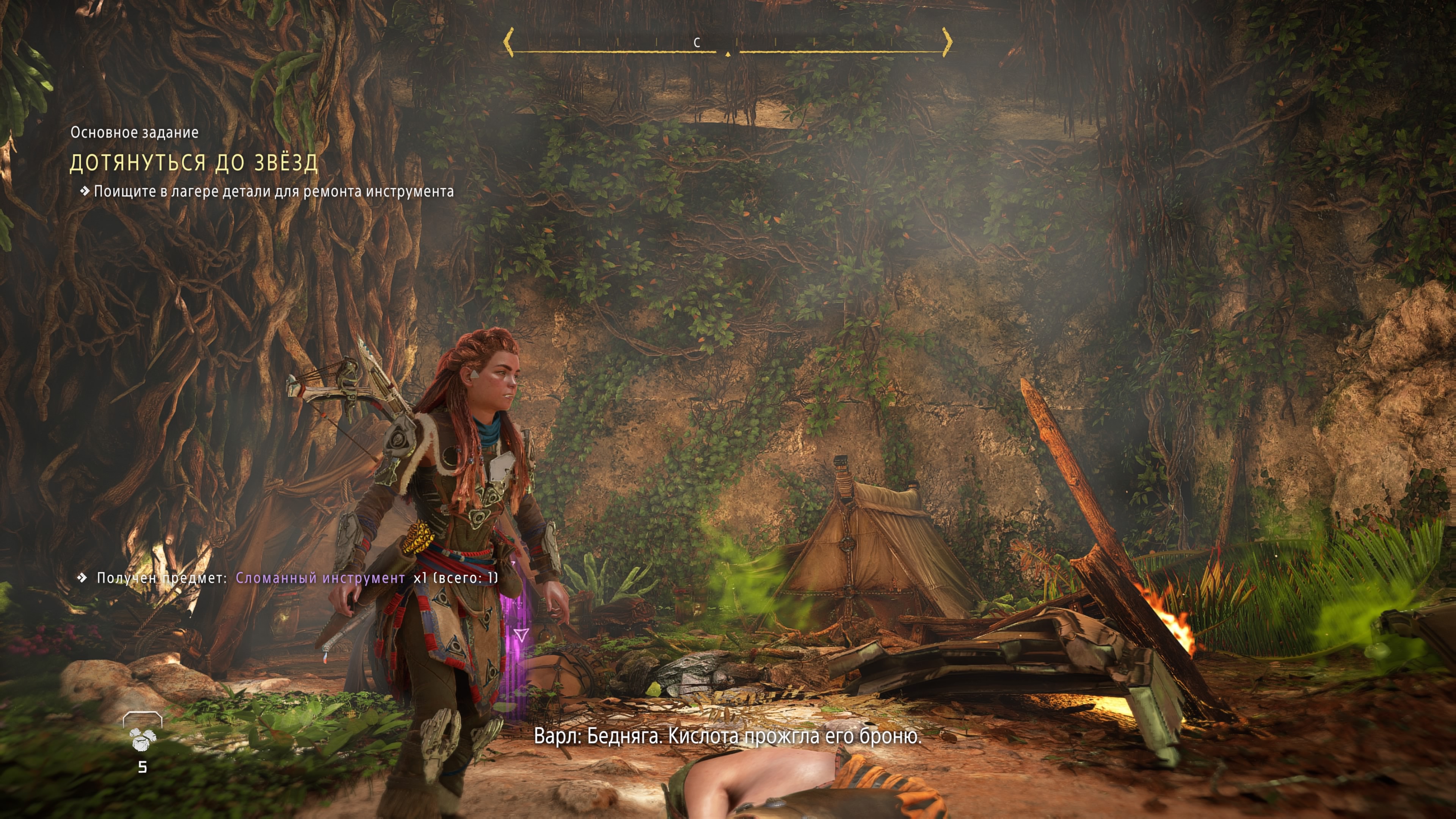Click the compass bar at the top
1456x819 pixels.
(728, 43)
